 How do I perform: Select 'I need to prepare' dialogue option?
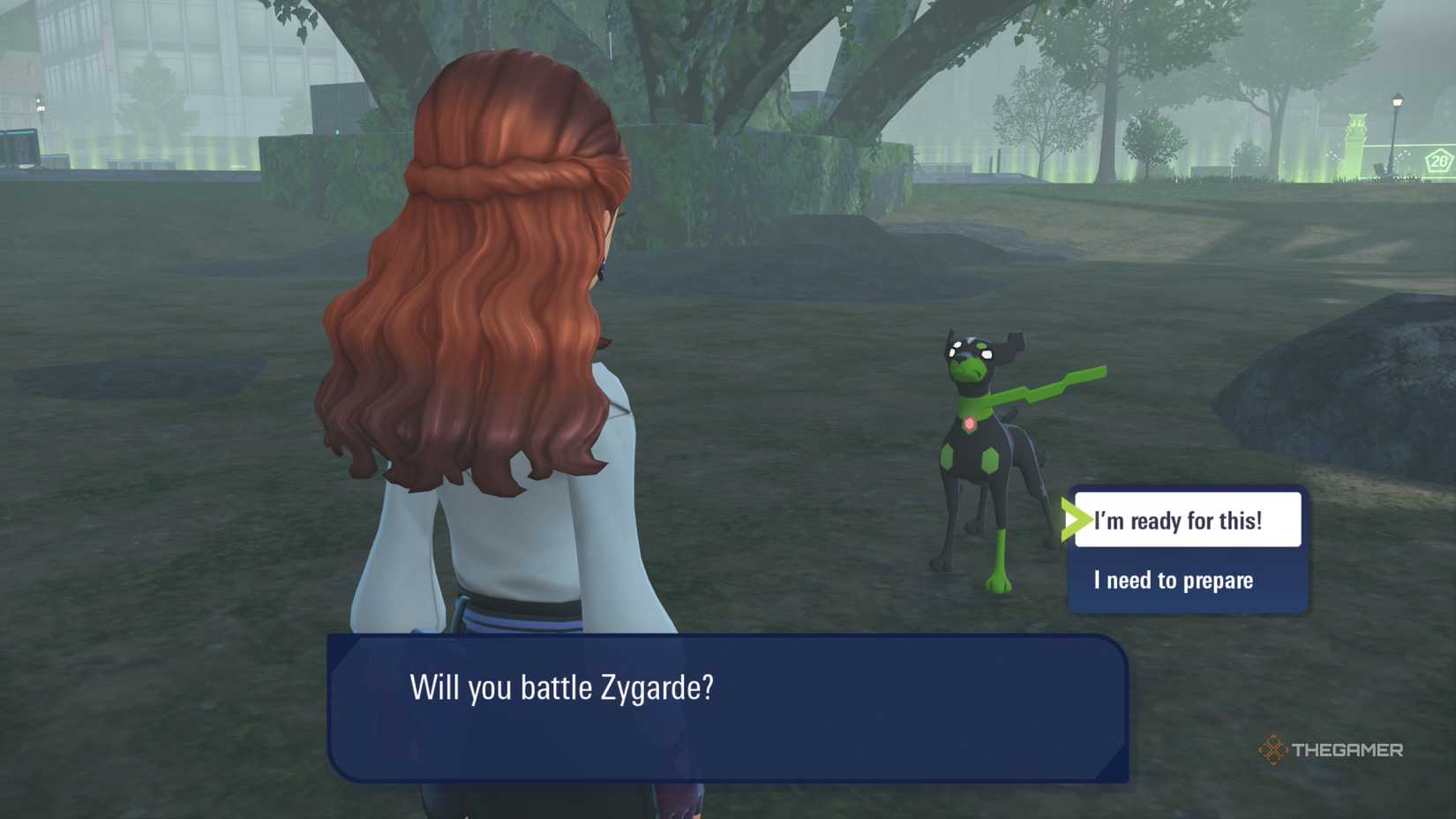pos(1174,581)
